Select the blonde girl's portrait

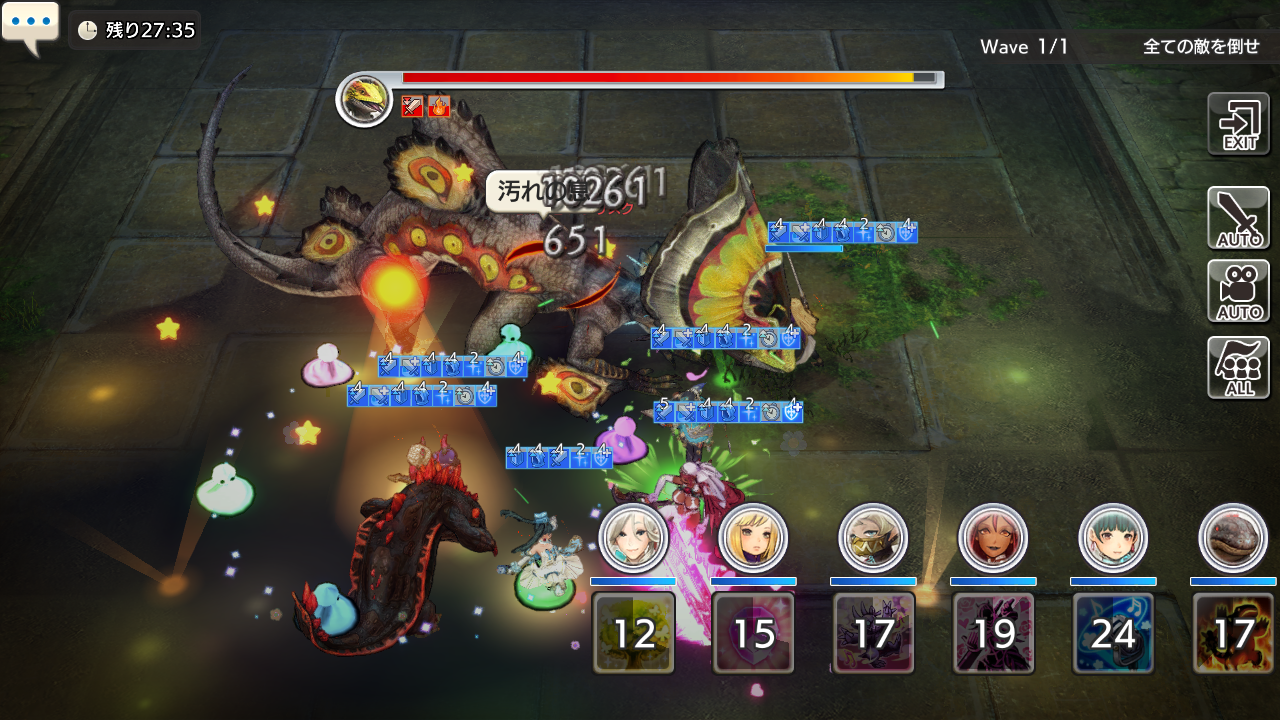(753, 537)
